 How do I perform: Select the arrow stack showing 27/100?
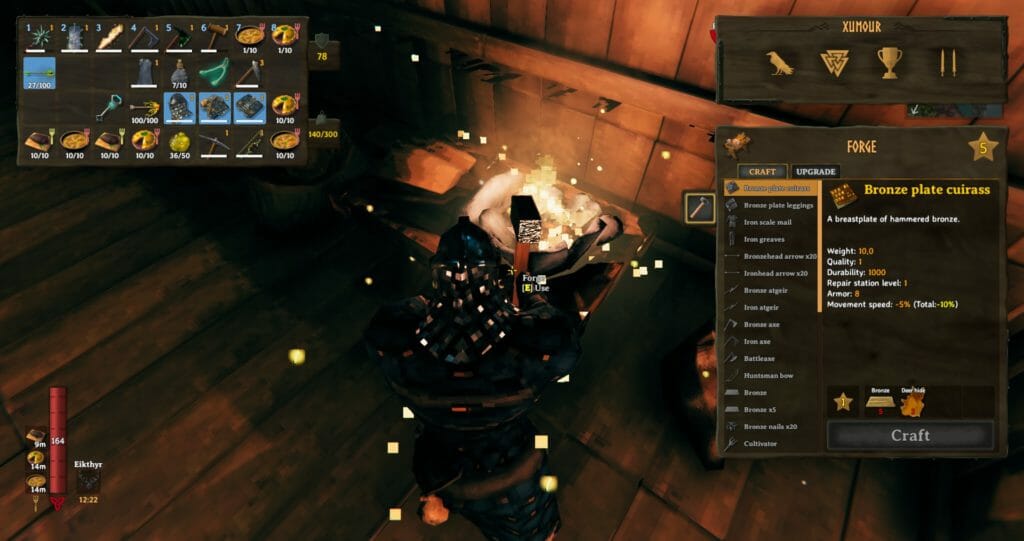[x=40, y=72]
